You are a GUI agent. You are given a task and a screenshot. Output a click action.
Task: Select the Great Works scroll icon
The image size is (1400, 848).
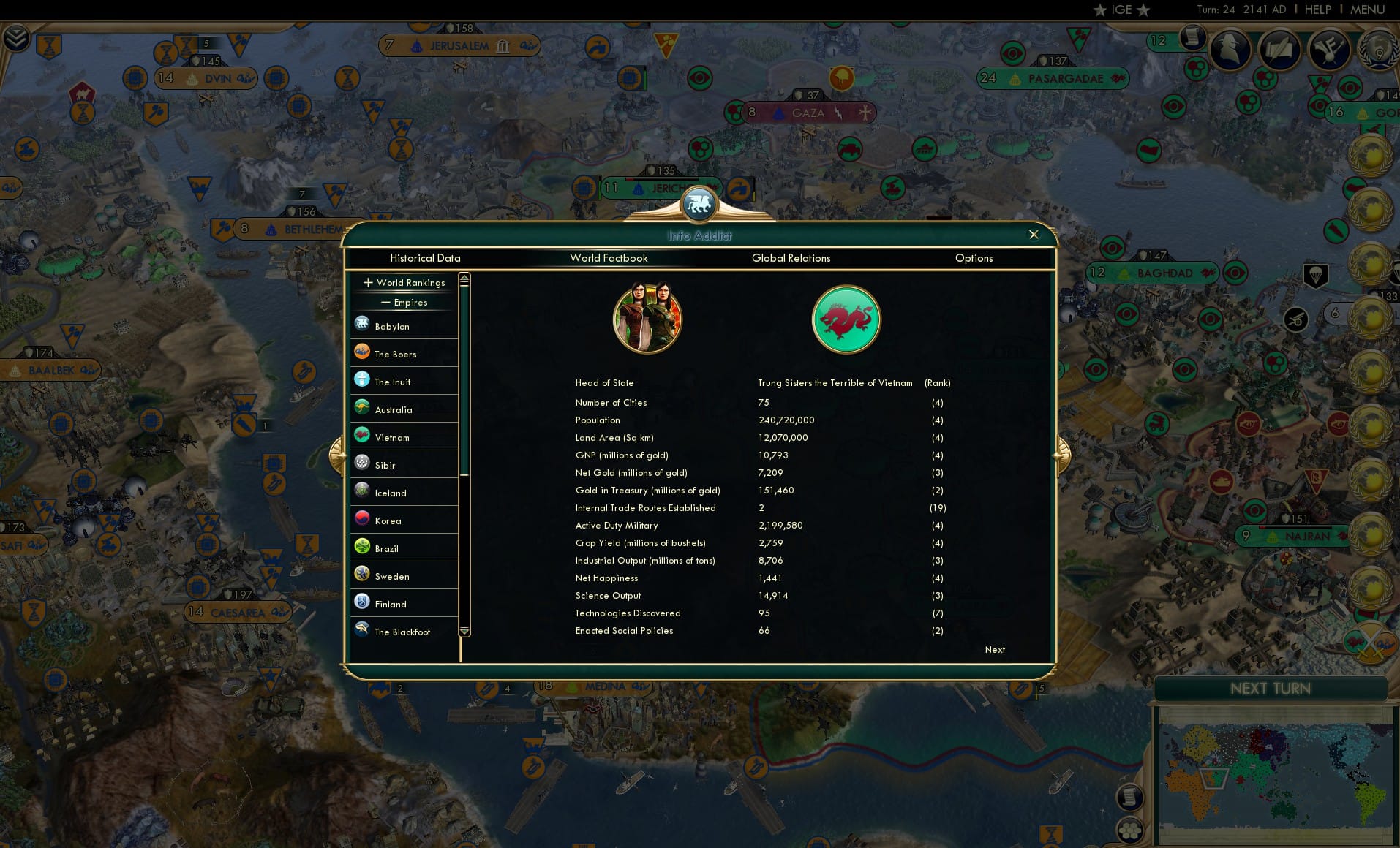(x=1279, y=50)
